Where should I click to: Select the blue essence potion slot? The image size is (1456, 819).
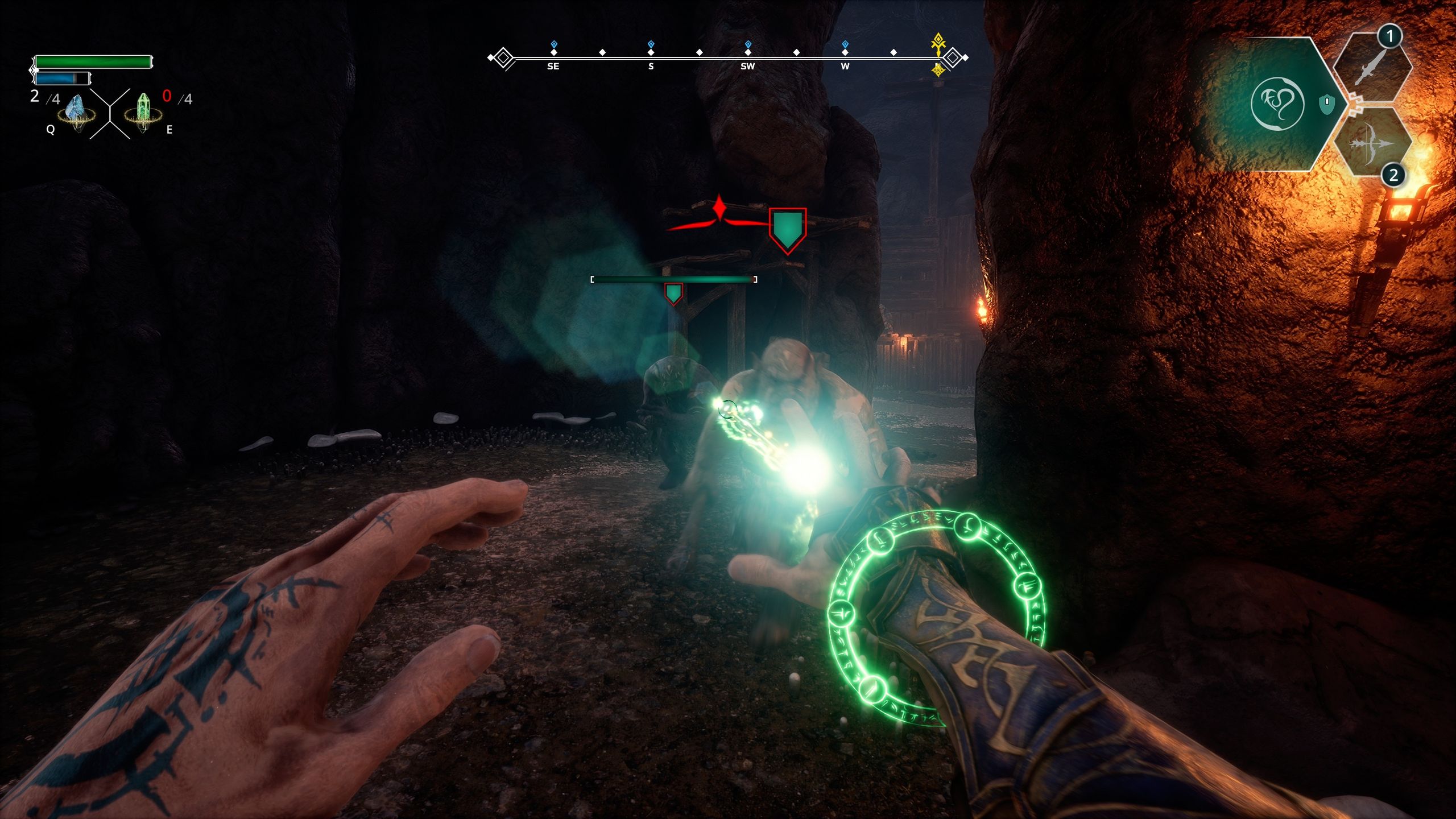click(76, 113)
